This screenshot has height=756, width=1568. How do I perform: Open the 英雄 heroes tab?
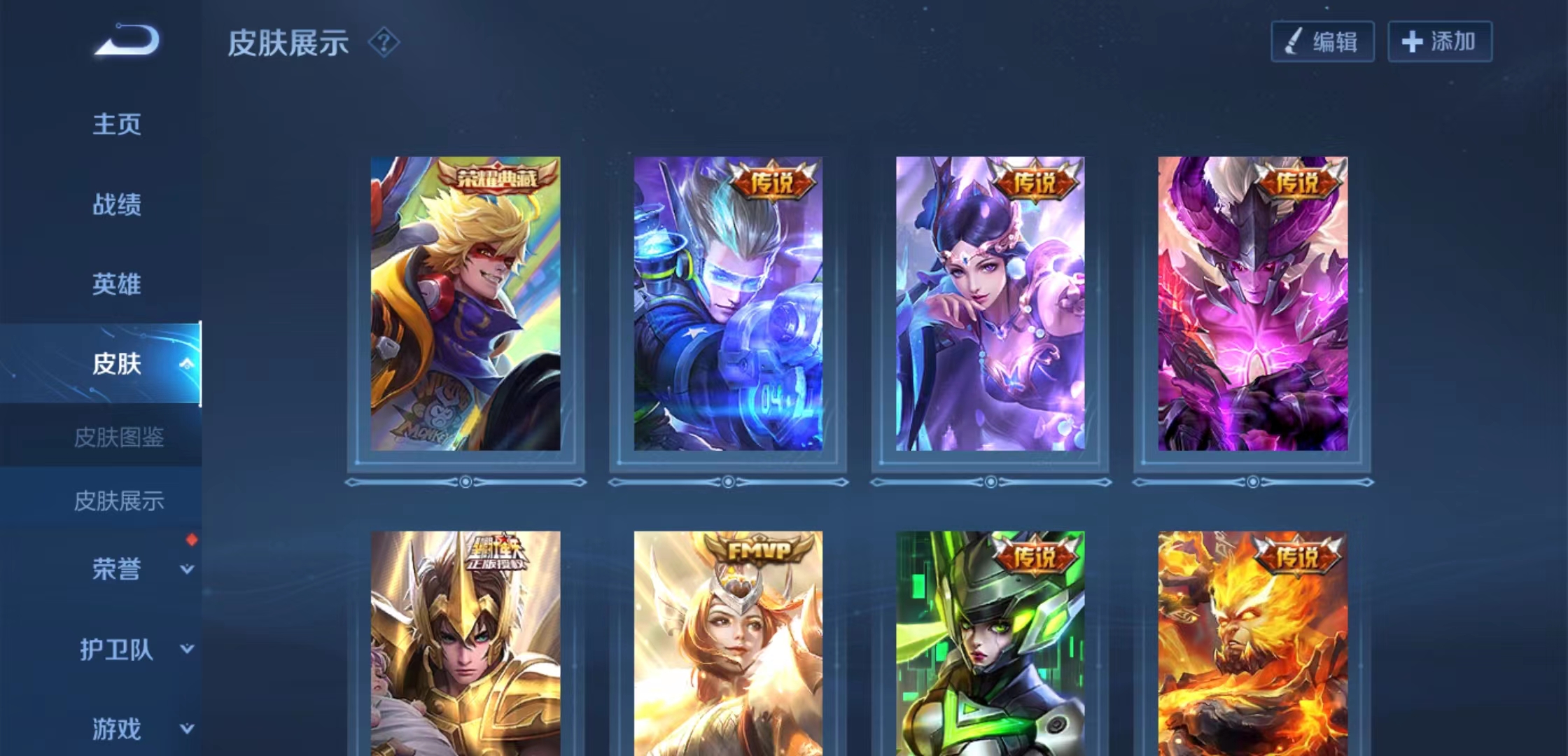pyautogui.click(x=117, y=284)
